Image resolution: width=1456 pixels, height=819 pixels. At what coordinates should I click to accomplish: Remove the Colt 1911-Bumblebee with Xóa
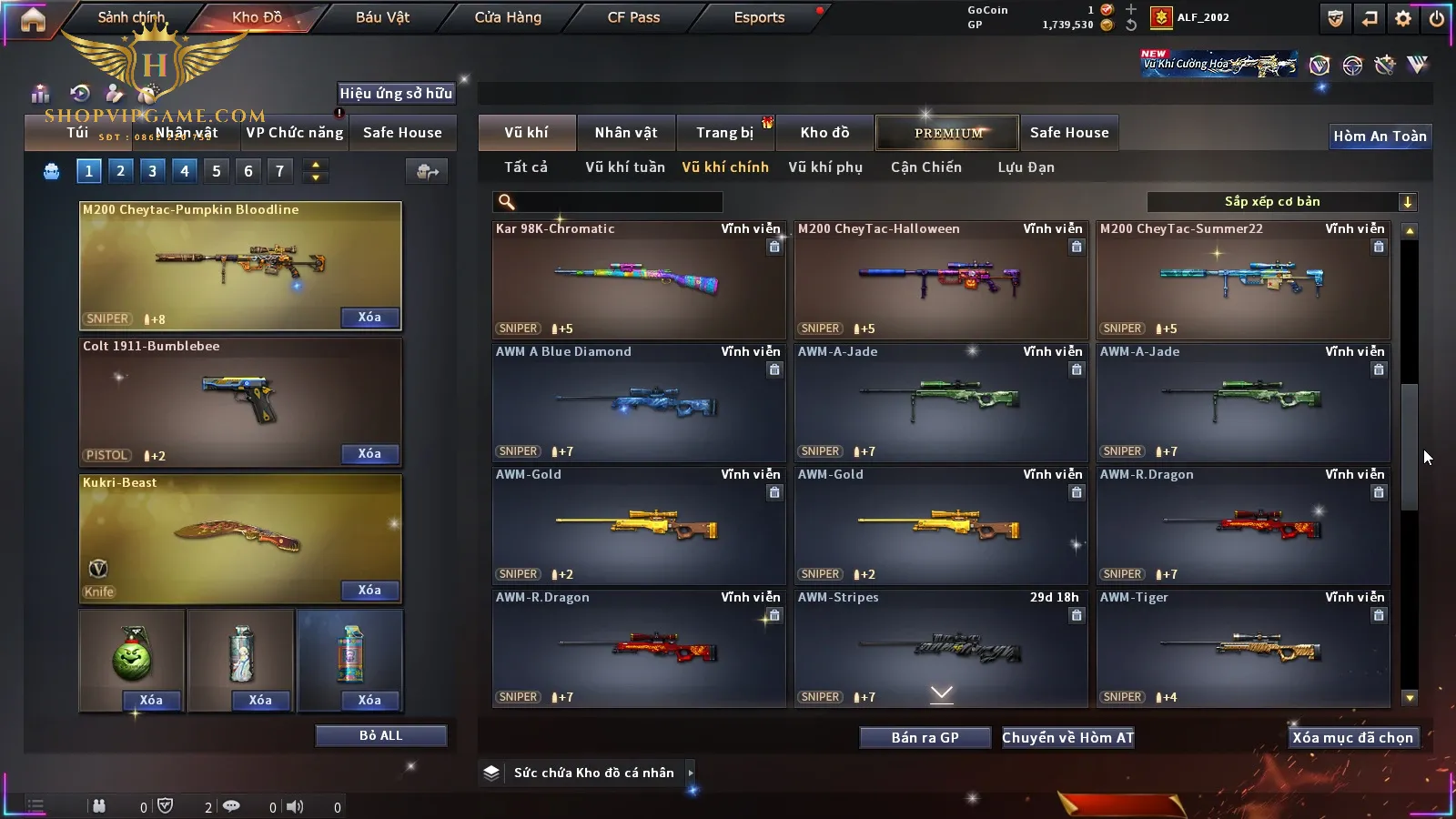(x=369, y=454)
